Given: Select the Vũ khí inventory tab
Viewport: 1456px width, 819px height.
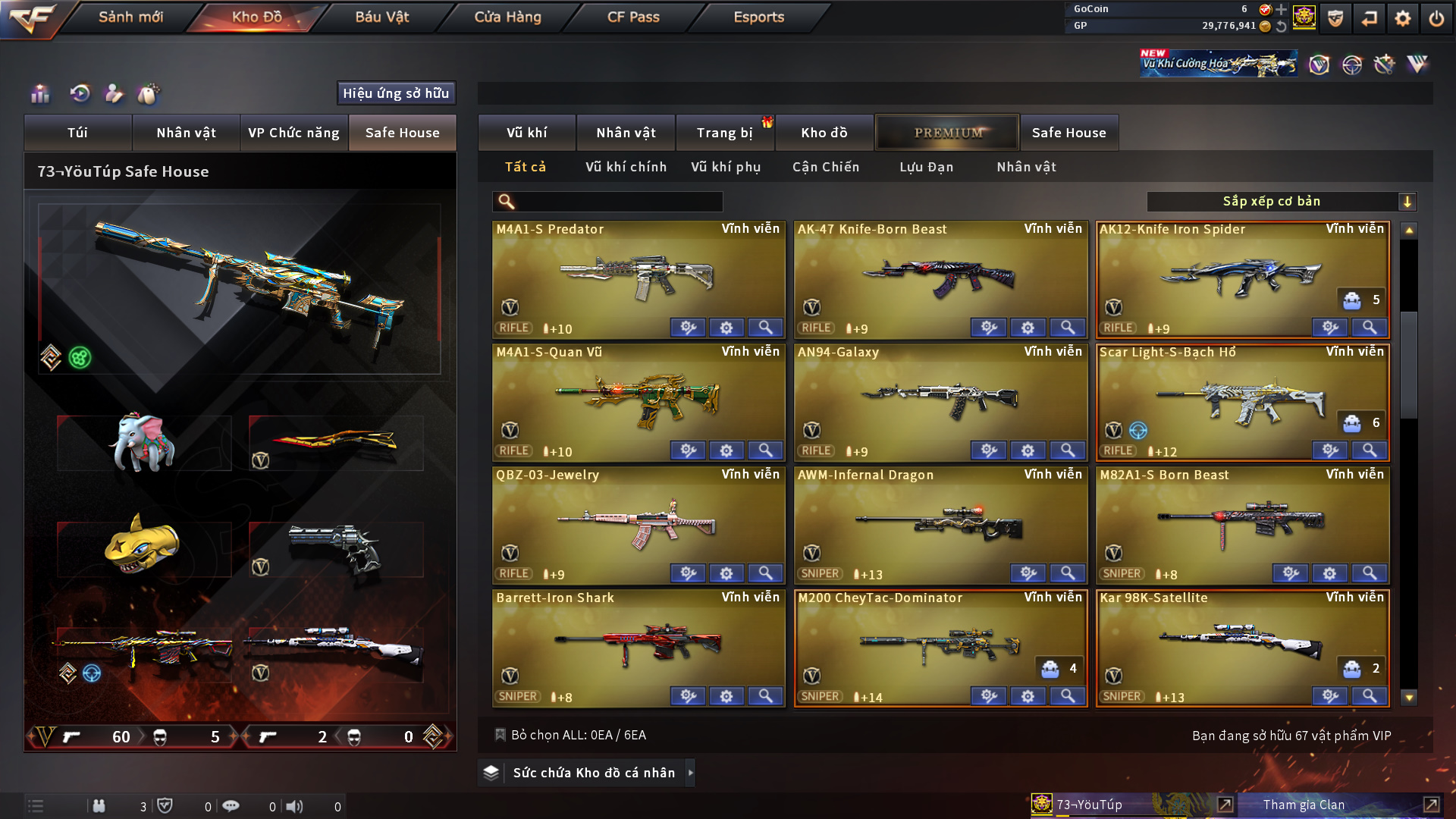Looking at the screenshot, I should 526,133.
